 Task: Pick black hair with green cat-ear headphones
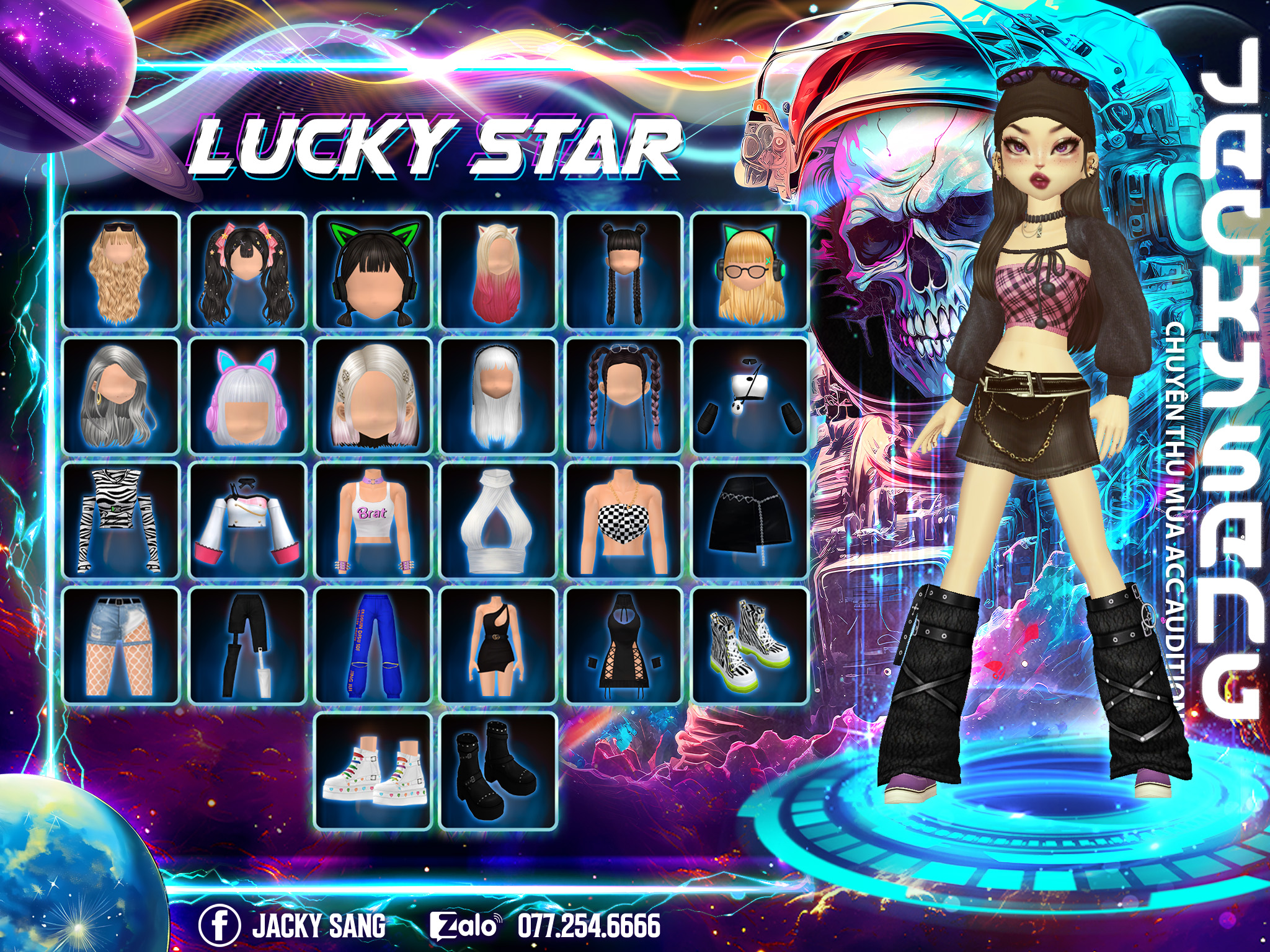click(373, 270)
